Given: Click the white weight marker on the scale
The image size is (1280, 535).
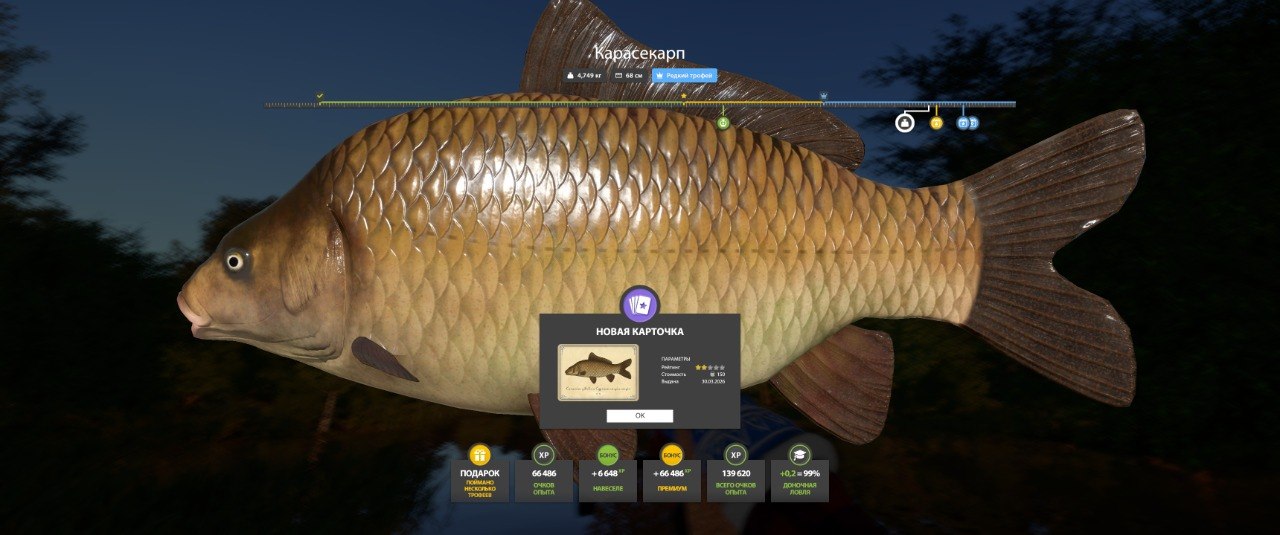Looking at the screenshot, I should coord(904,123).
